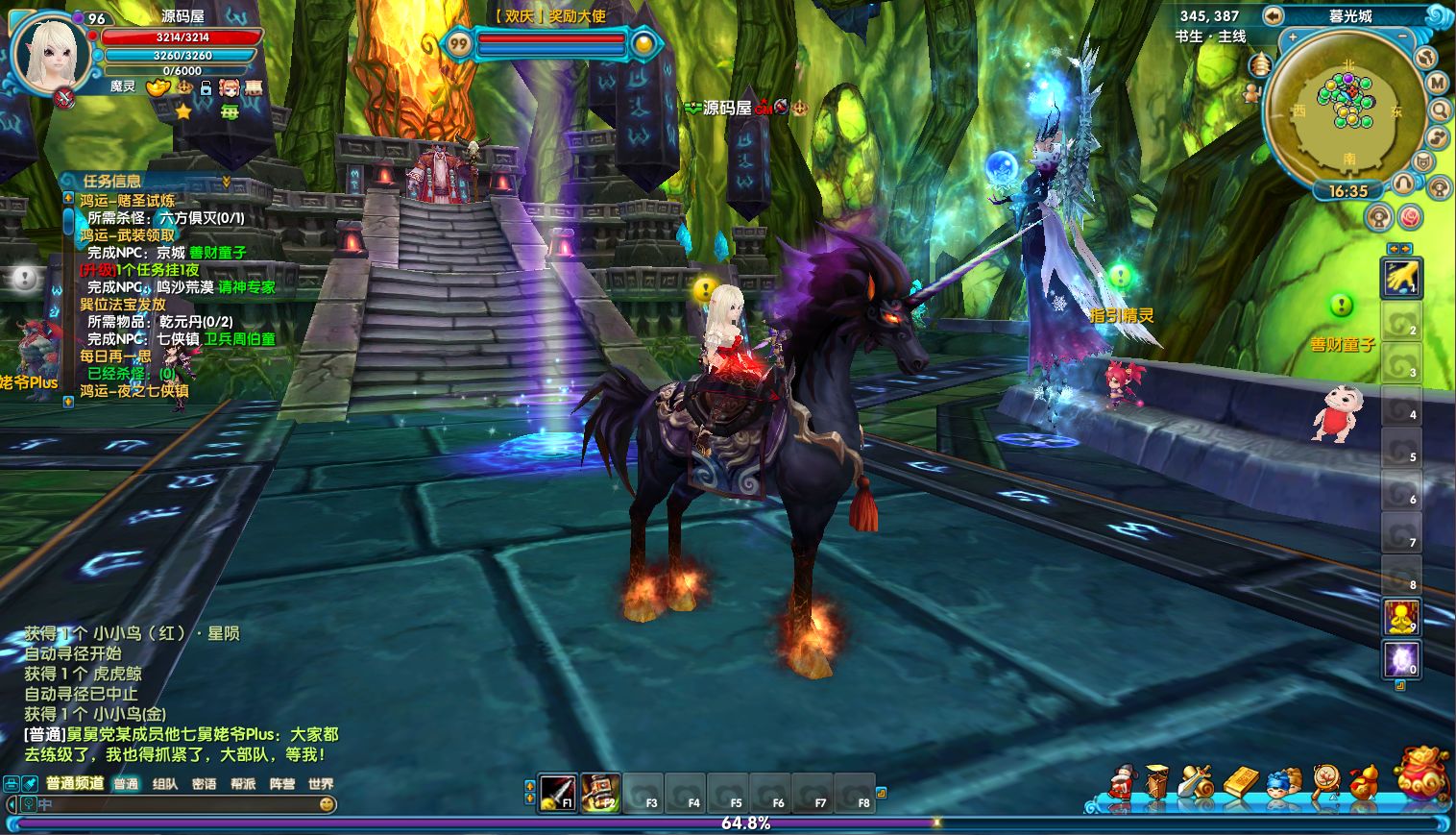Open the golden gourd icon
The width and height of the screenshot is (1456, 835).
(x=1365, y=782)
